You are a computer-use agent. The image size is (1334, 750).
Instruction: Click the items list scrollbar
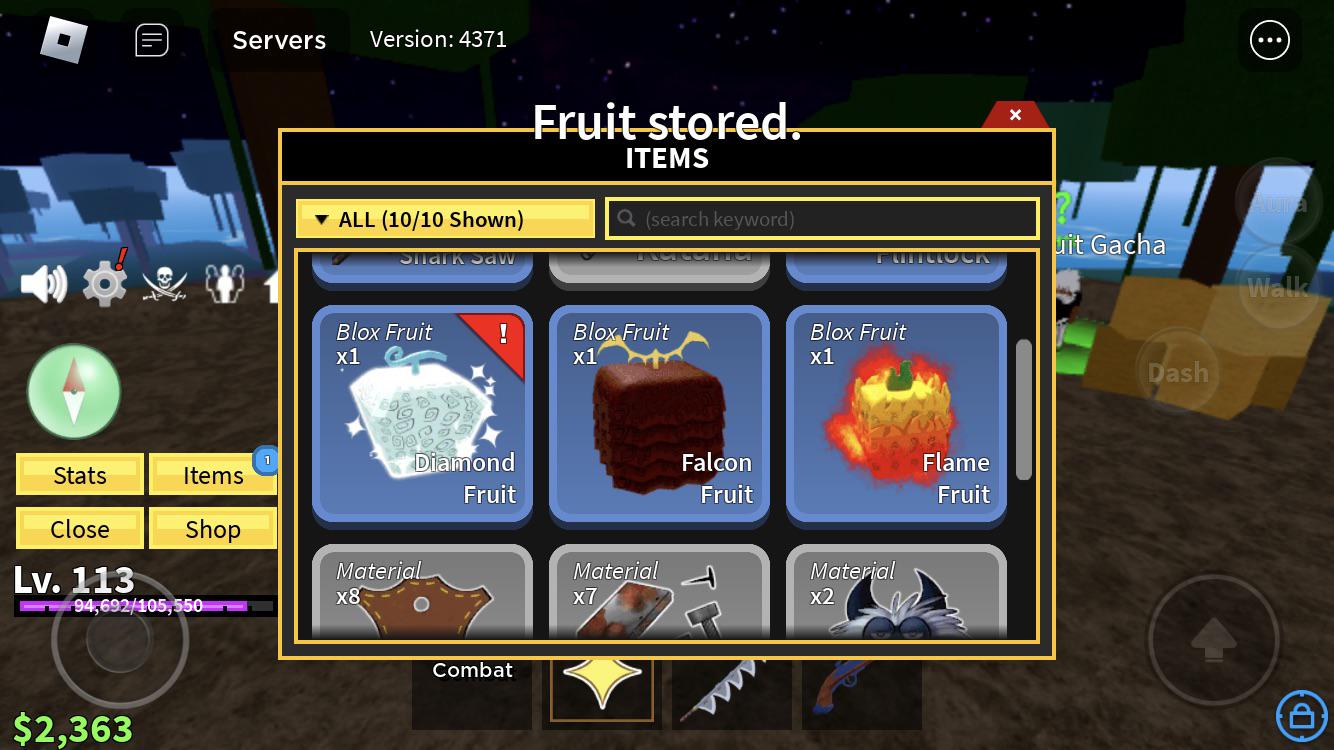tap(1024, 410)
